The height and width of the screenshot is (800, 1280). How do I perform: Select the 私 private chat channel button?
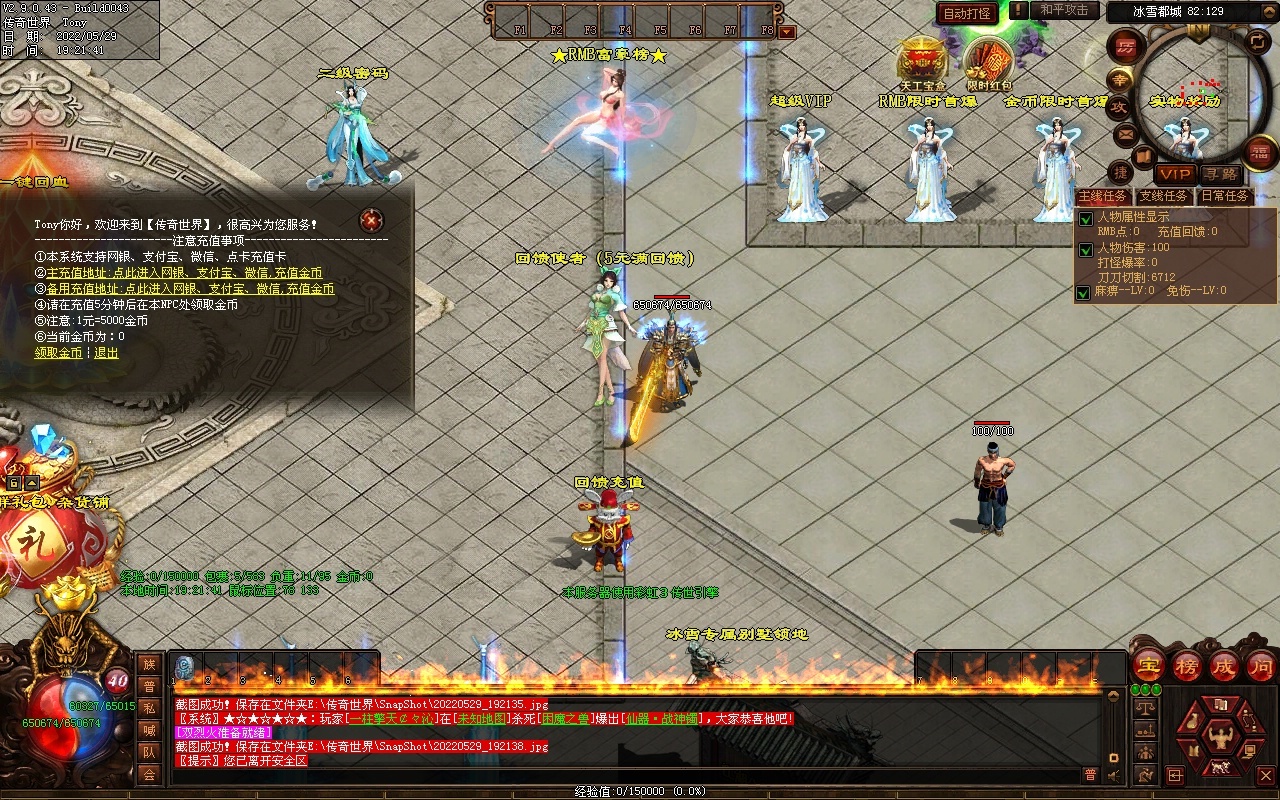coord(149,708)
